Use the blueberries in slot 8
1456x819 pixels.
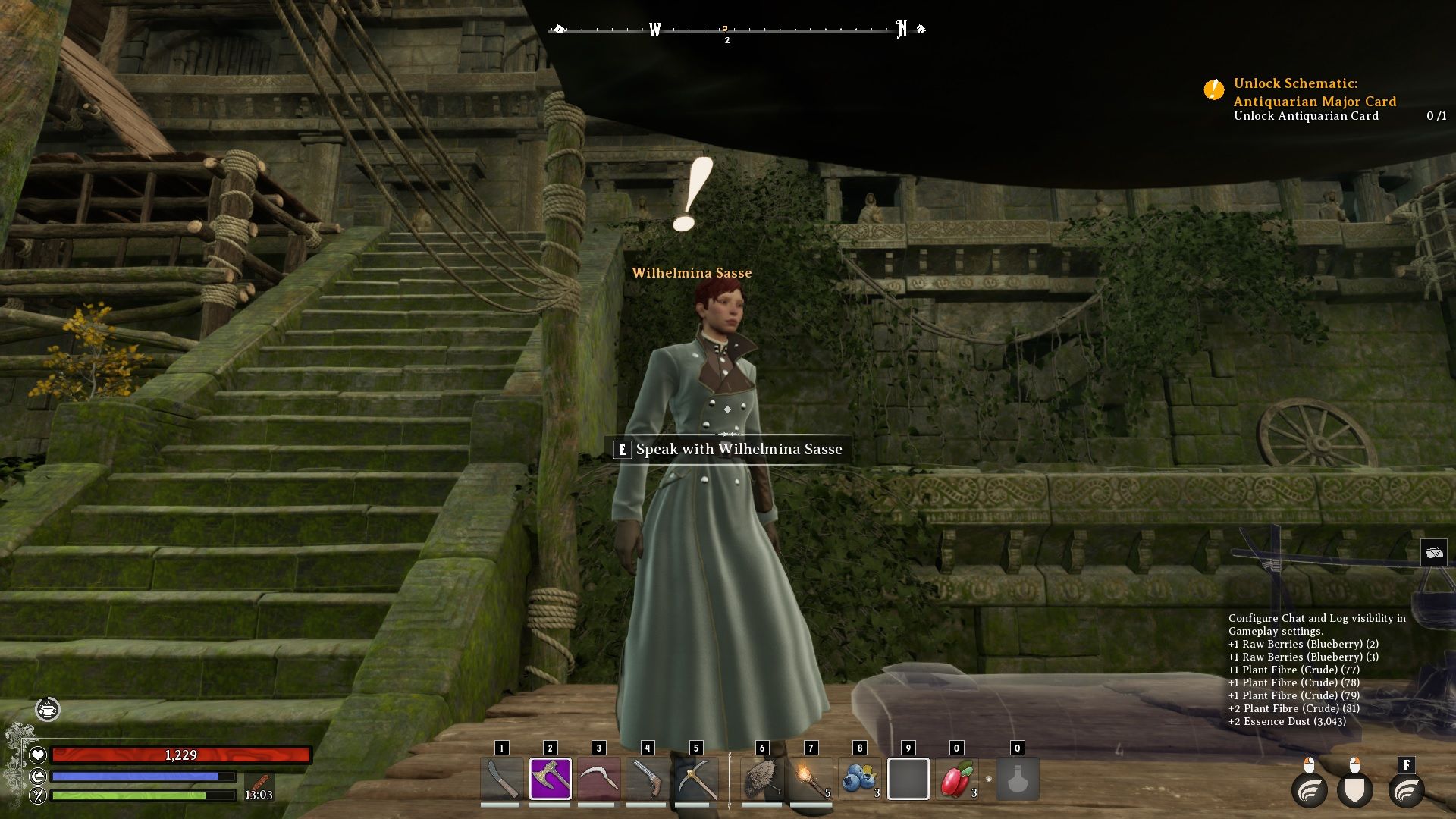coord(859,779)
